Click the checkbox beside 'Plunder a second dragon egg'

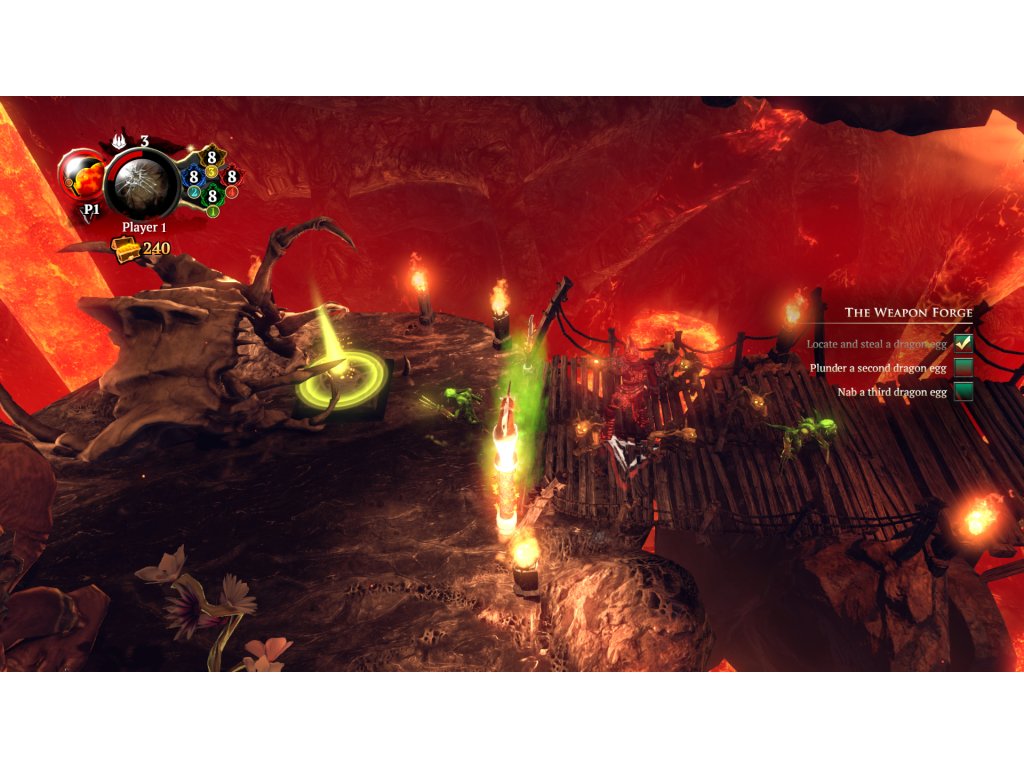pyautogui.click(x=963, y=367)
